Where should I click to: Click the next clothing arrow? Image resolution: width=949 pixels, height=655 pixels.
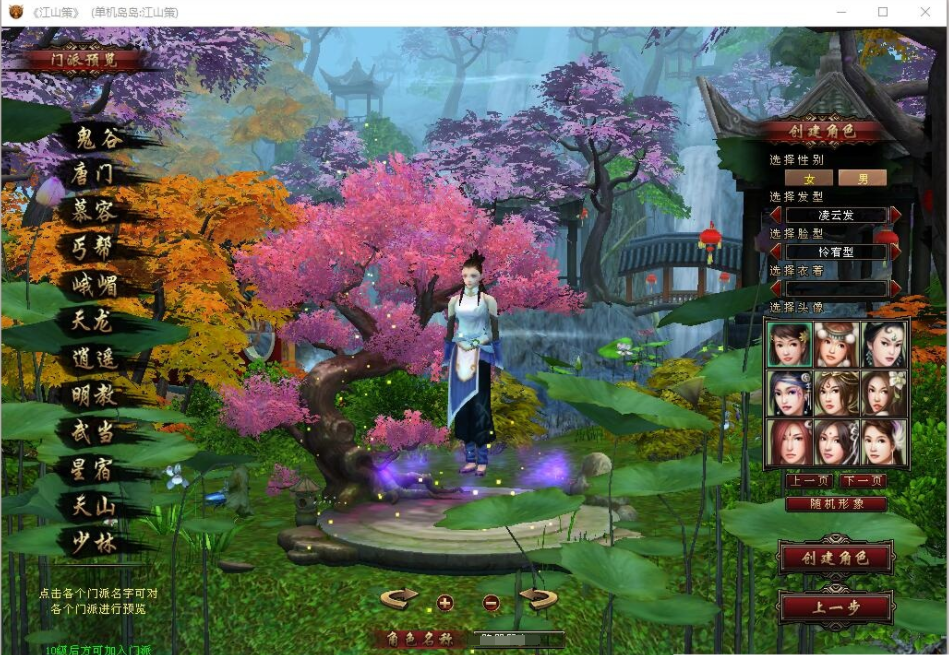click(x=896, y=288)
